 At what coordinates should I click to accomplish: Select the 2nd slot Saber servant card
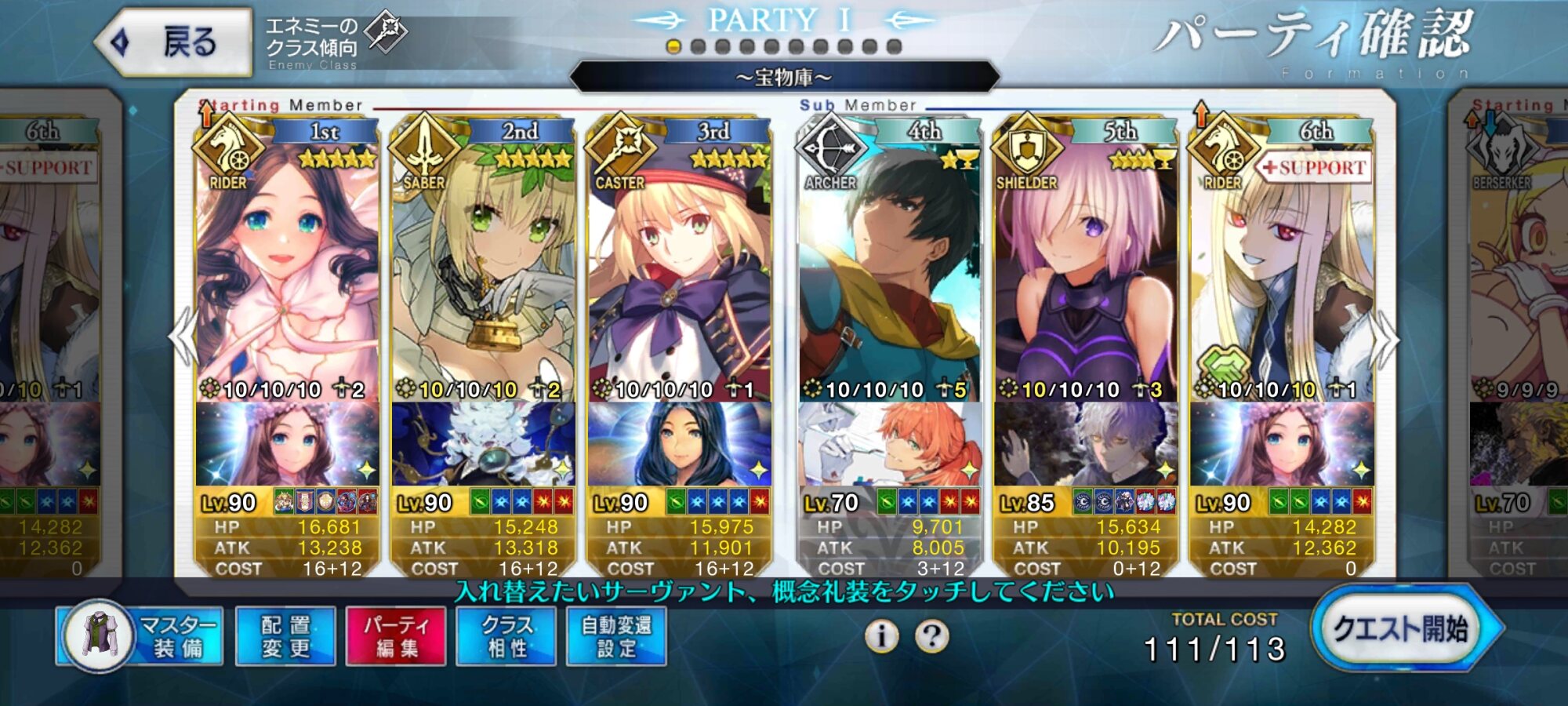click(x=483, y=275)
